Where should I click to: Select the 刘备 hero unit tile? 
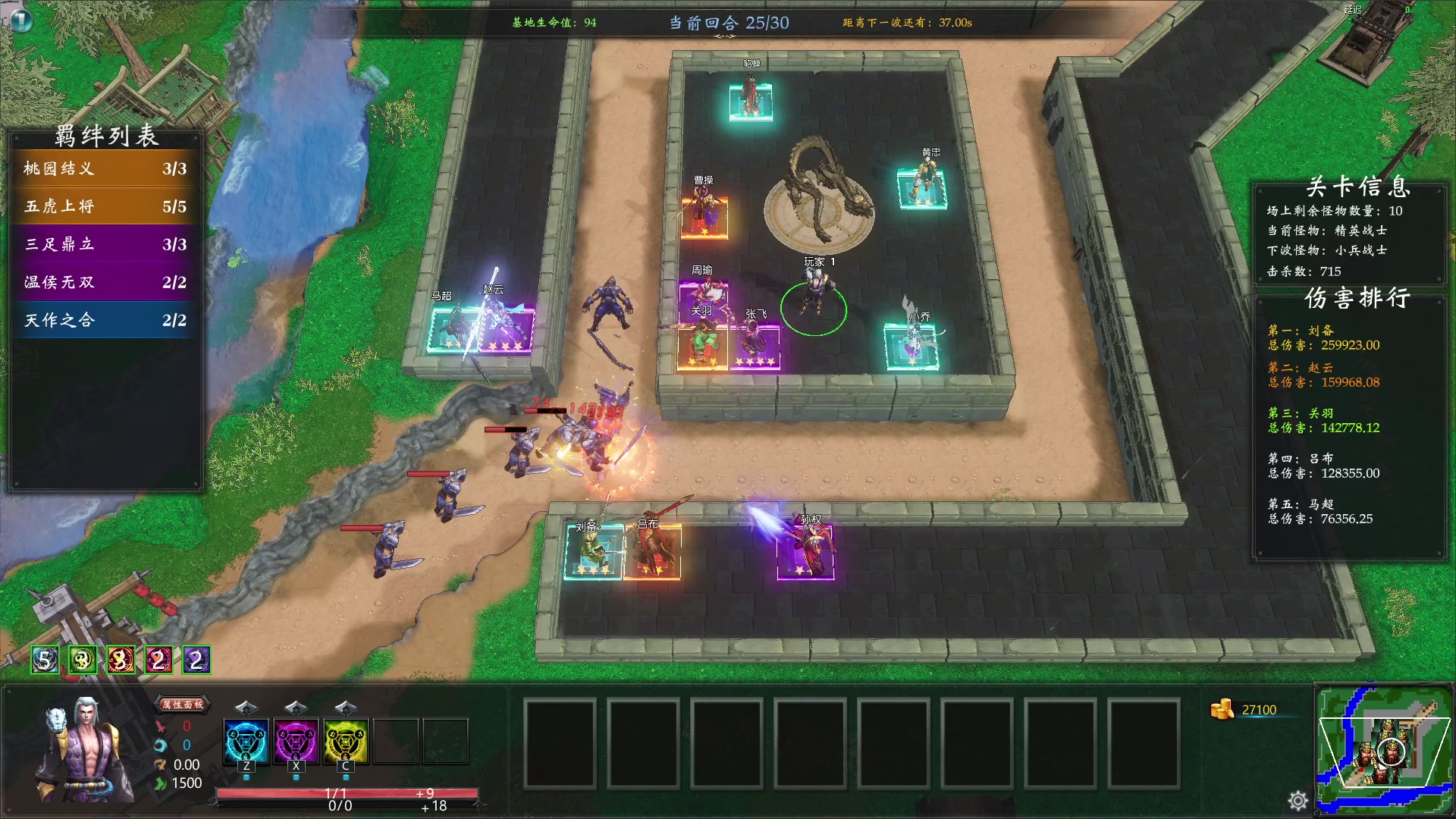(593, 554)
